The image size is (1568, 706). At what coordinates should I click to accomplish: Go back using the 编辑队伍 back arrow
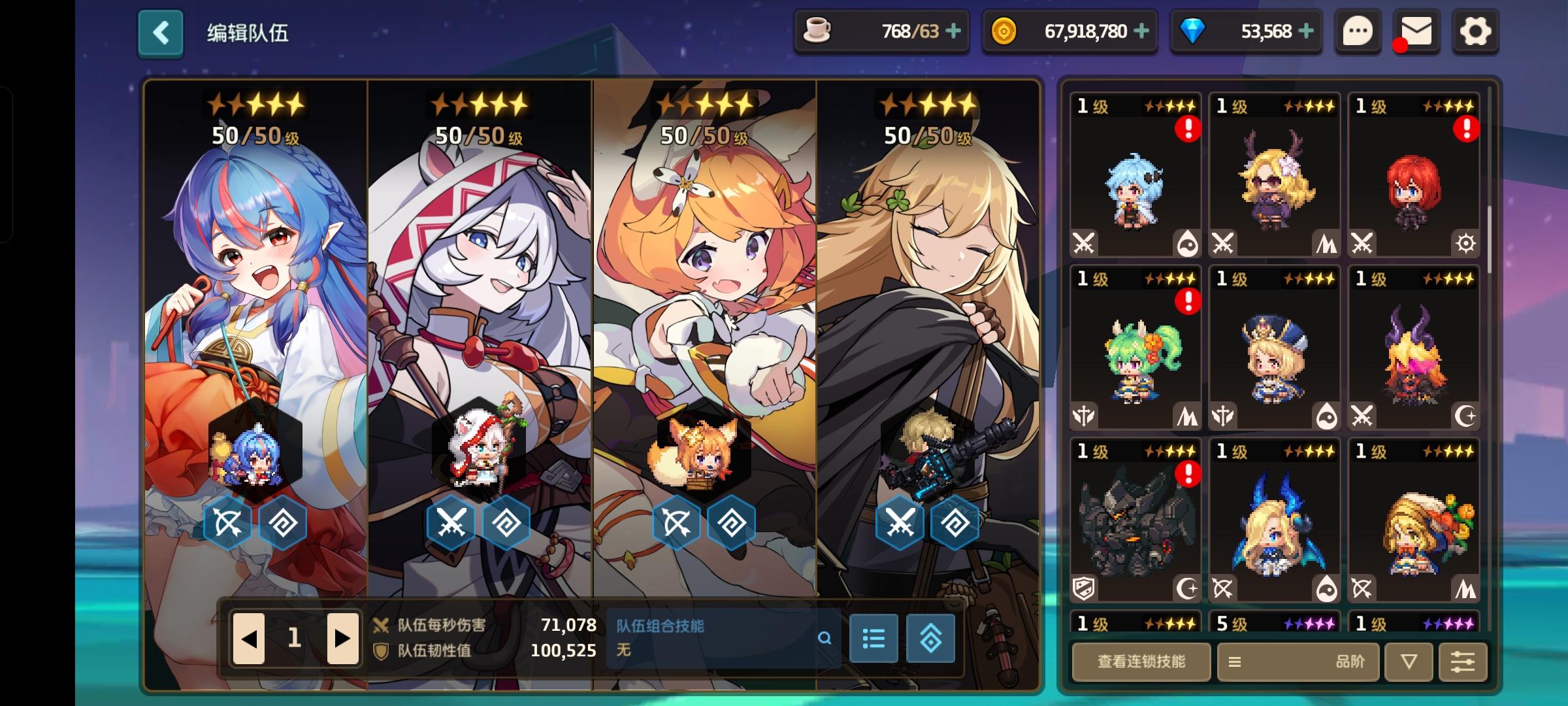click(x=160, y=31)
